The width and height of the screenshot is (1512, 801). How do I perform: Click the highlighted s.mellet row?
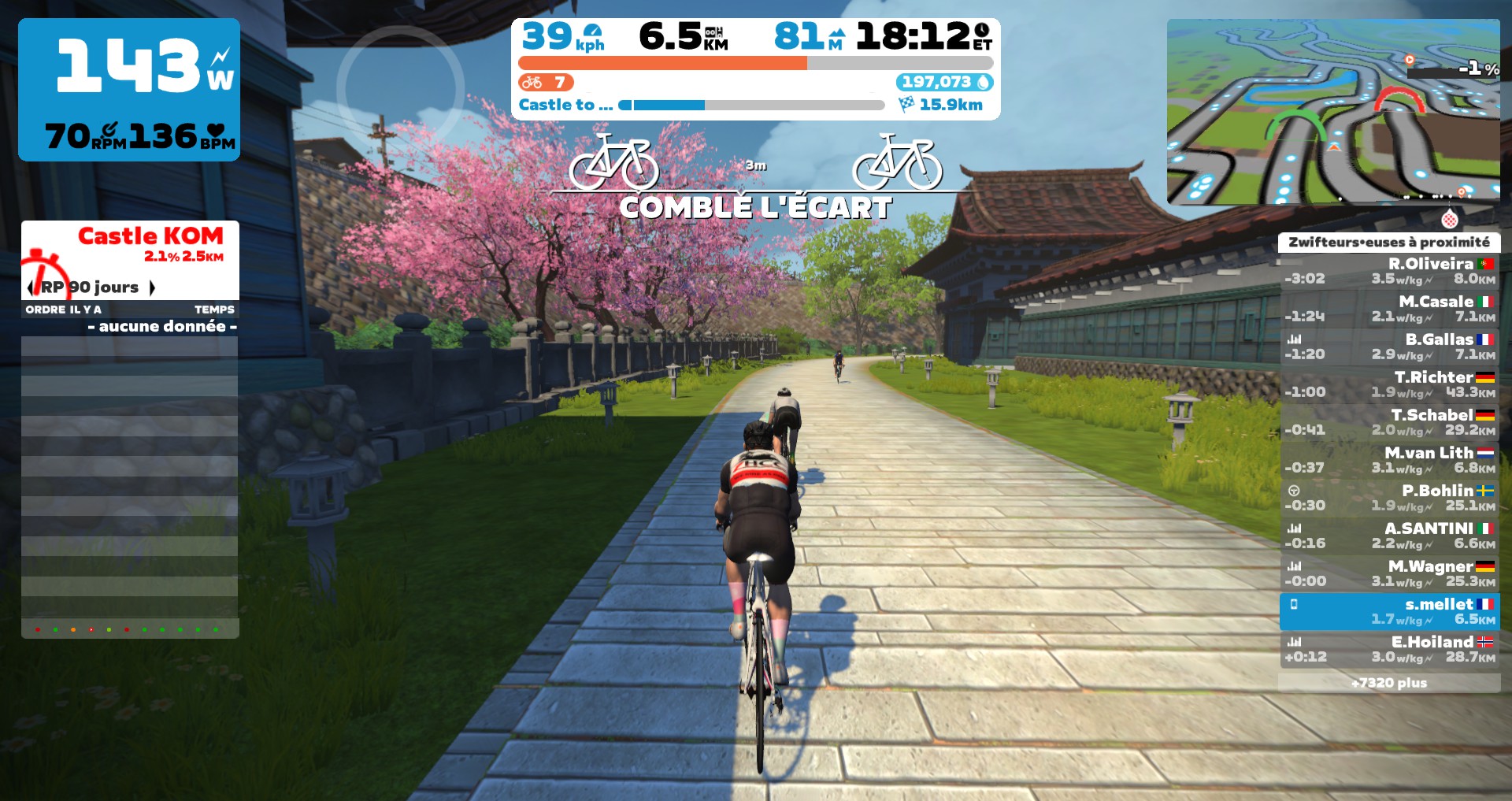[1389, 611]
